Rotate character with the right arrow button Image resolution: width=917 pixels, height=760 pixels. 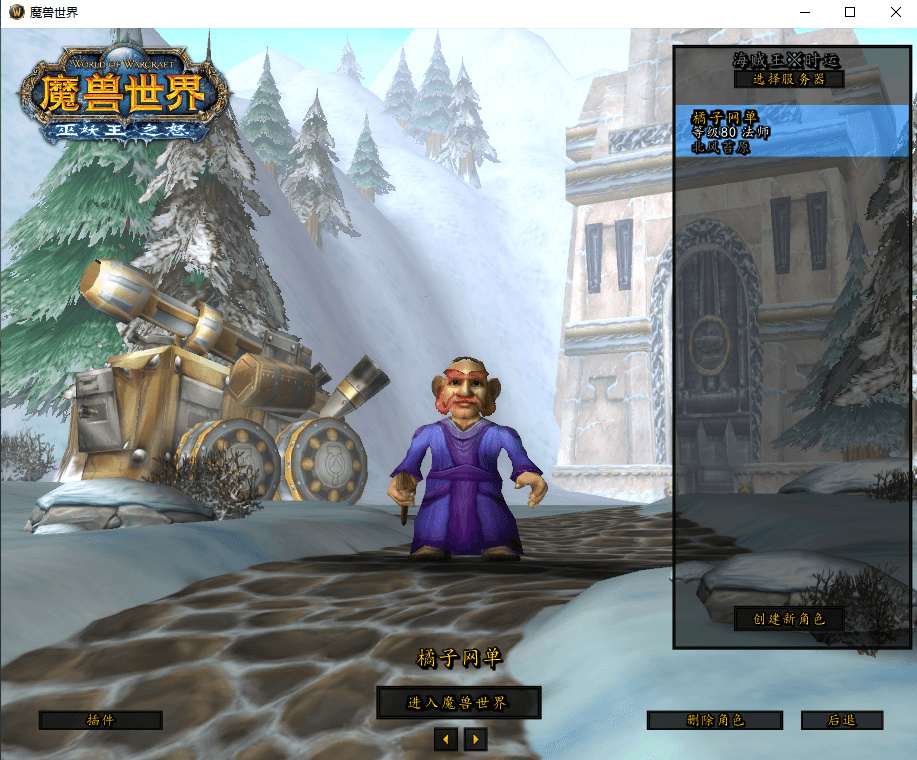[476, 739]
